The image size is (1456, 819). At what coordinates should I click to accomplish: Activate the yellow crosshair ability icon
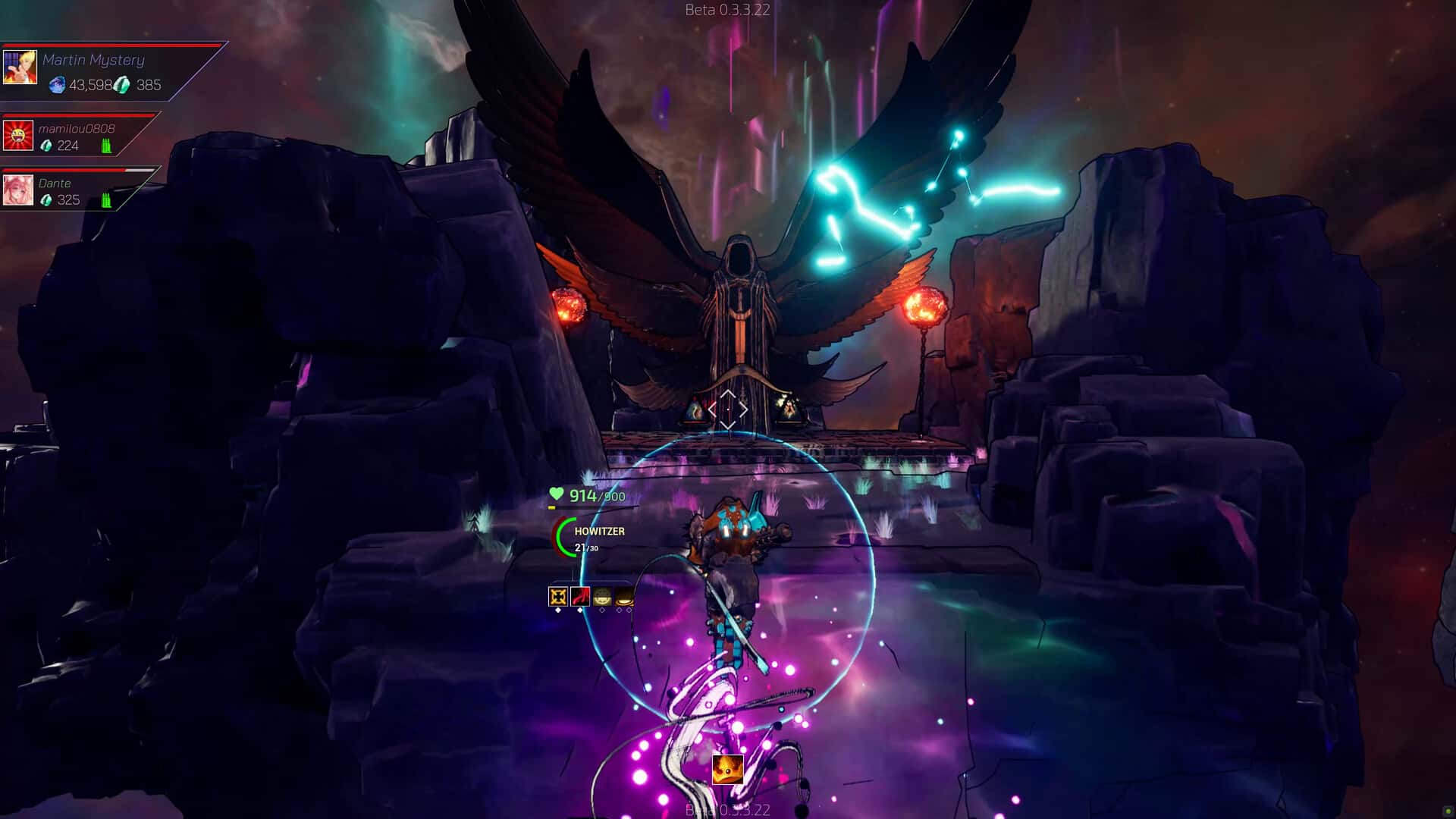pos(558,597)
